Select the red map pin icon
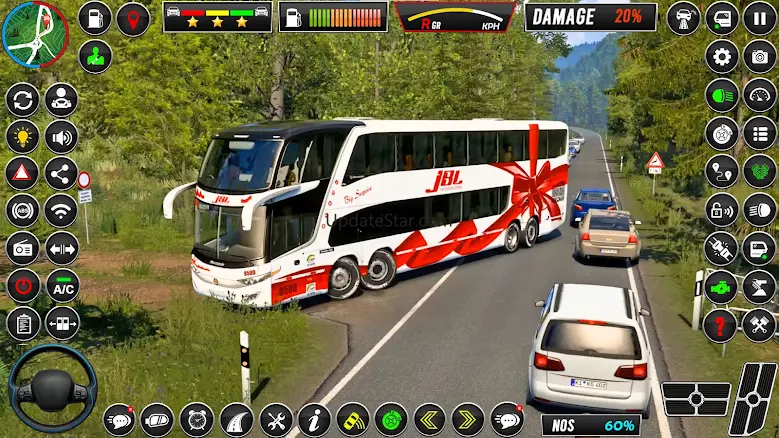This screenshot has width=779, height=438. coord(133,18)
